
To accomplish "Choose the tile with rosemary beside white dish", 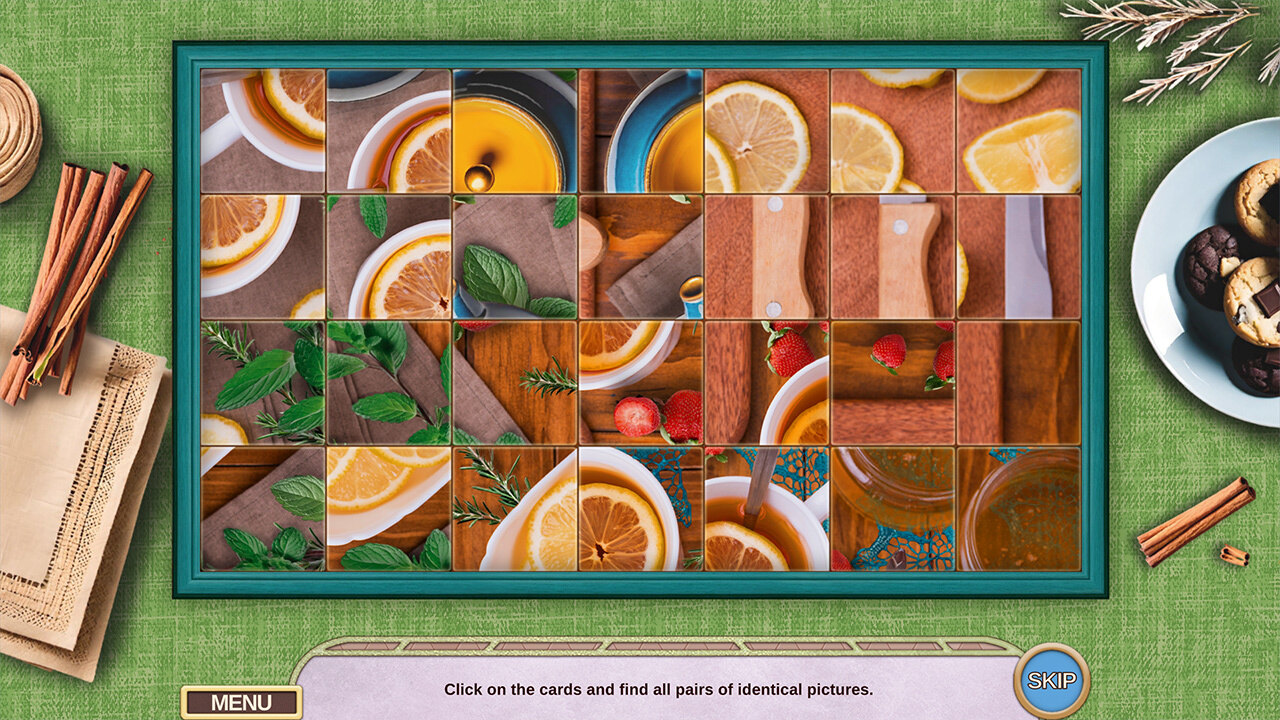I will 515,509.
